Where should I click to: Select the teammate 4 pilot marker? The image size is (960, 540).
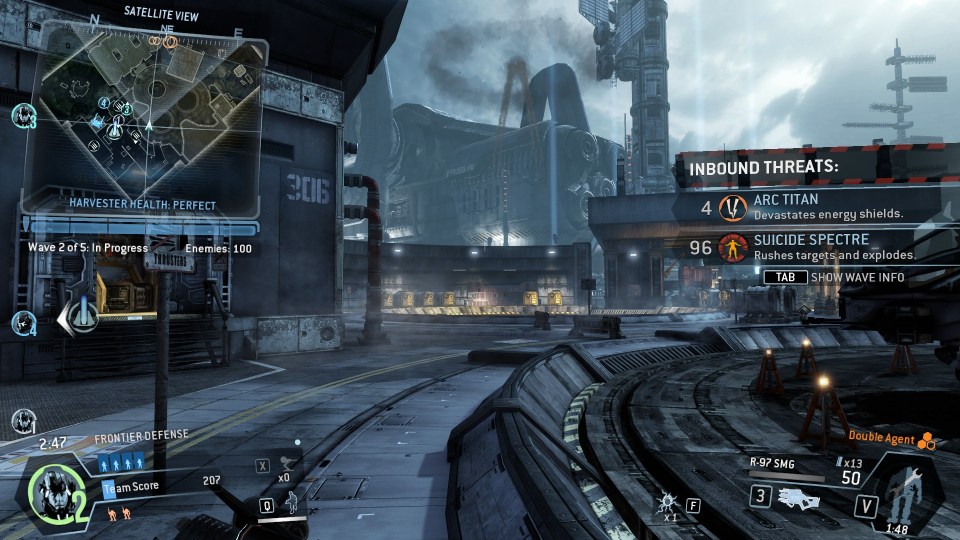pyautogui.click(x=24, y=323)
